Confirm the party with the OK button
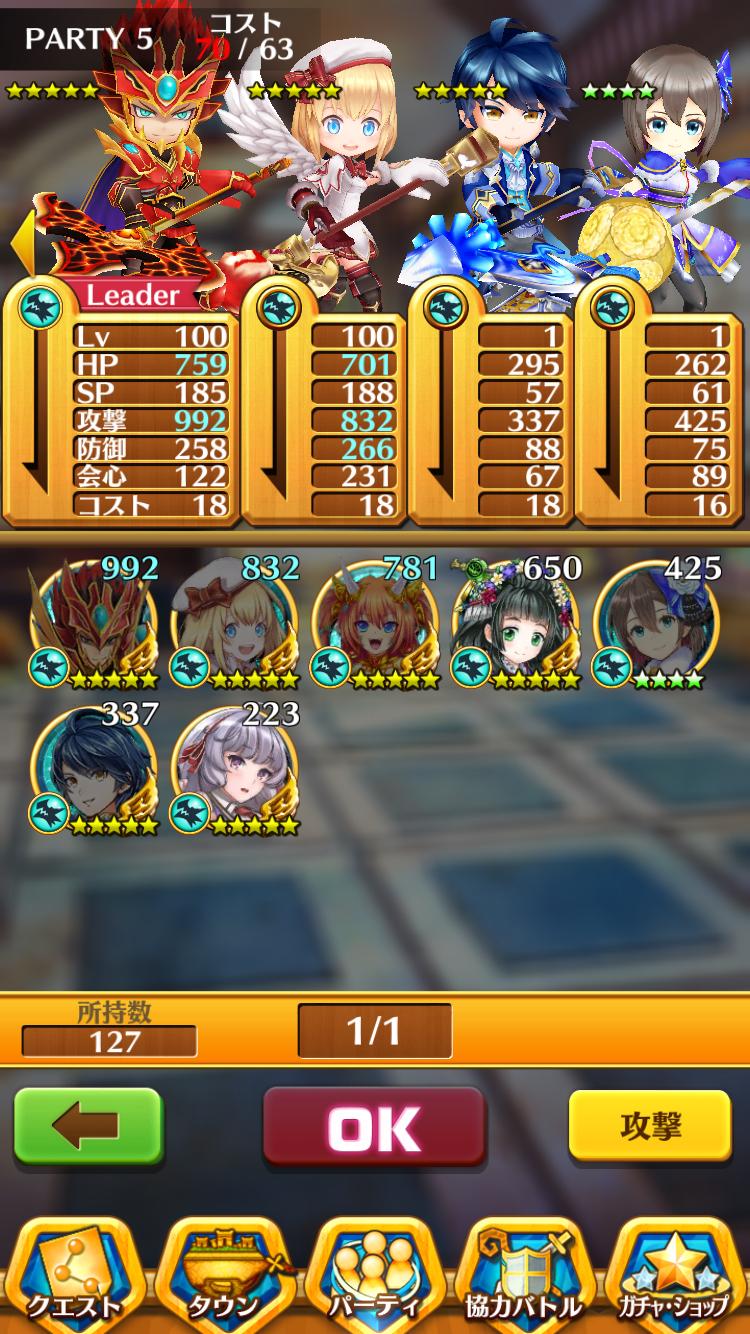 pyautogui.click(x=374, y=1127)
